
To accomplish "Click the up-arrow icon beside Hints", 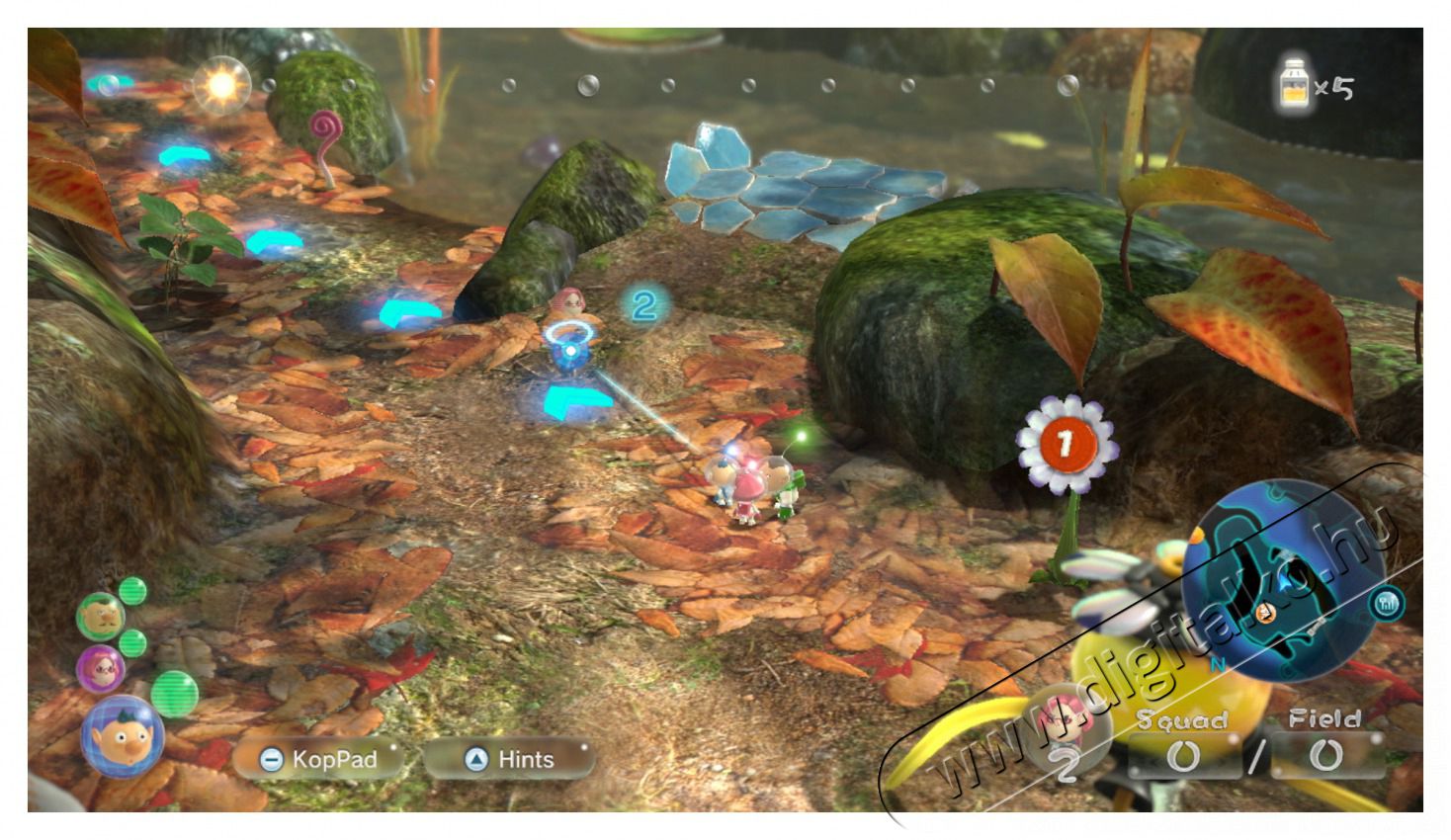I will coord(474,760).
